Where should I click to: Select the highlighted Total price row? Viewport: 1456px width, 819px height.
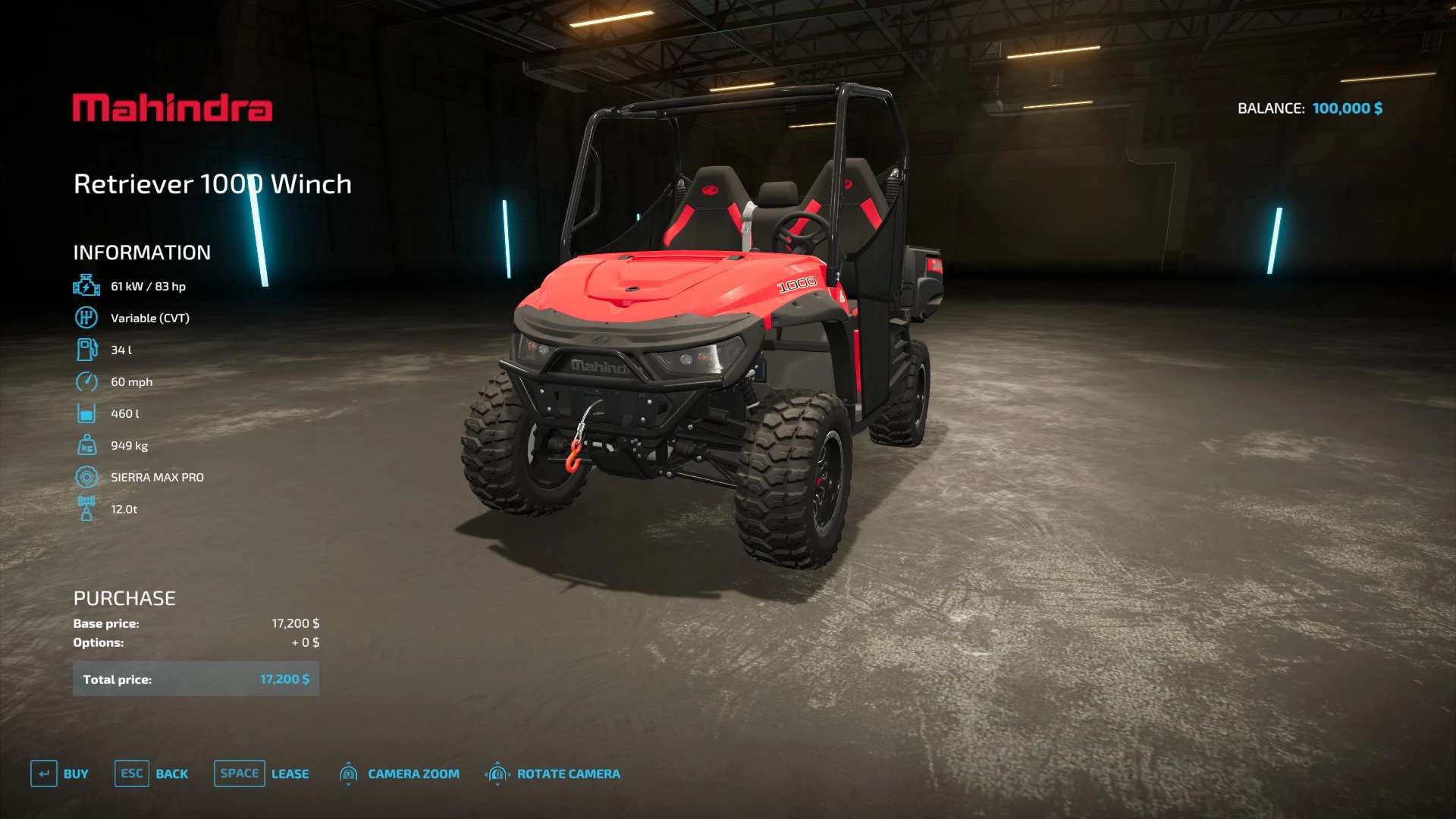(196, 679)
